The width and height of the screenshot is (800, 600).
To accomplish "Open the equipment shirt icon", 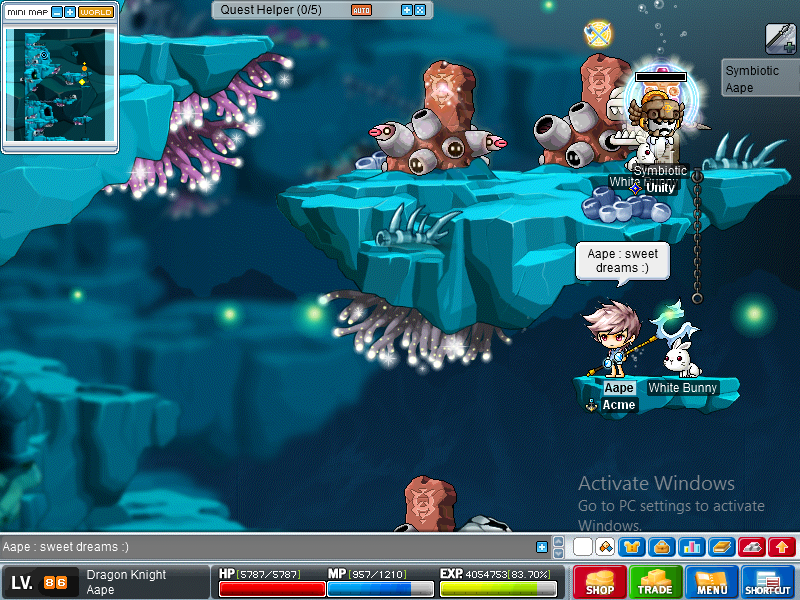I will pyautogui.click(x=632, y=547).
